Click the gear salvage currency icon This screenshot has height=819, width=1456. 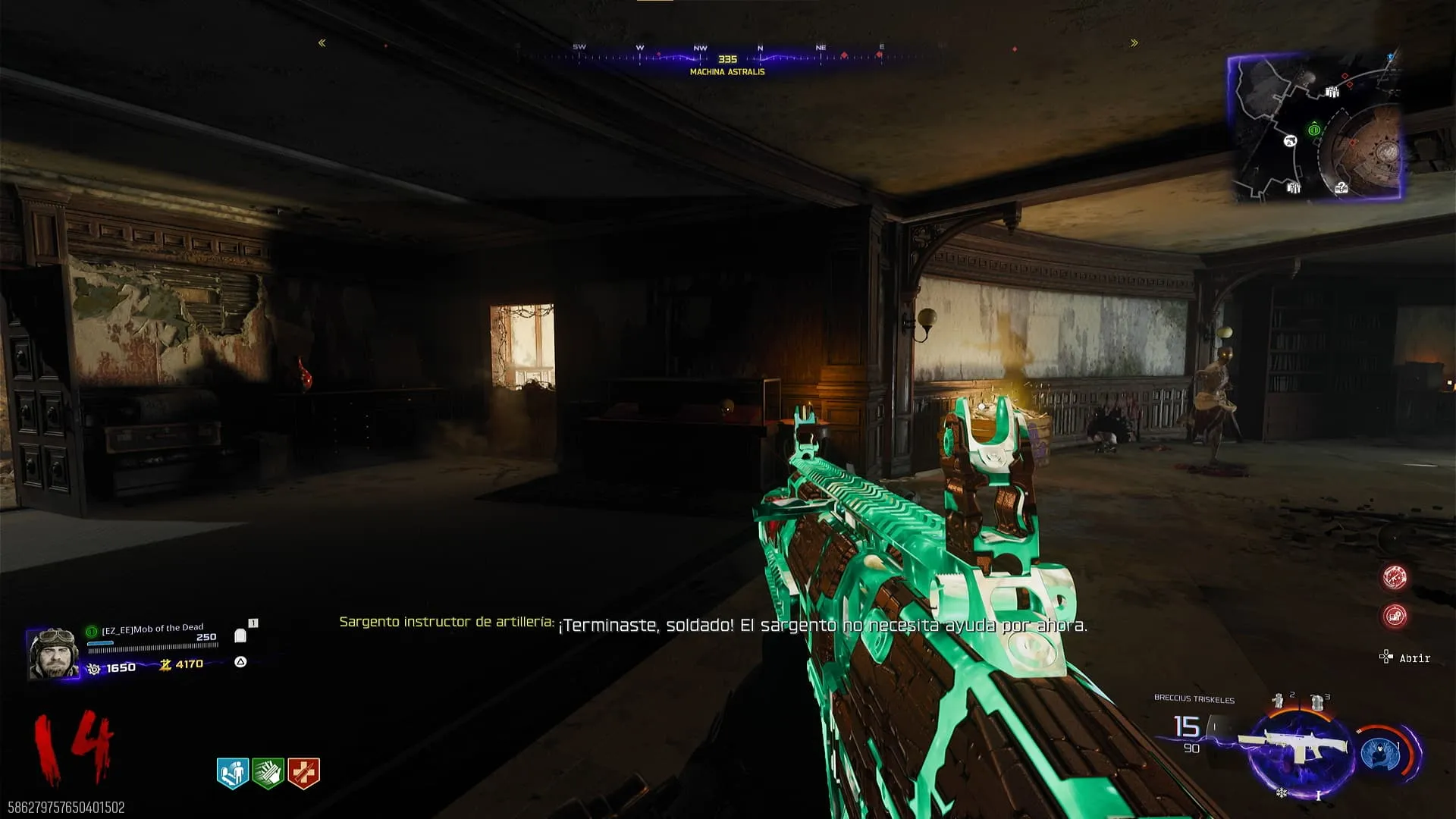tap(94, 668)
